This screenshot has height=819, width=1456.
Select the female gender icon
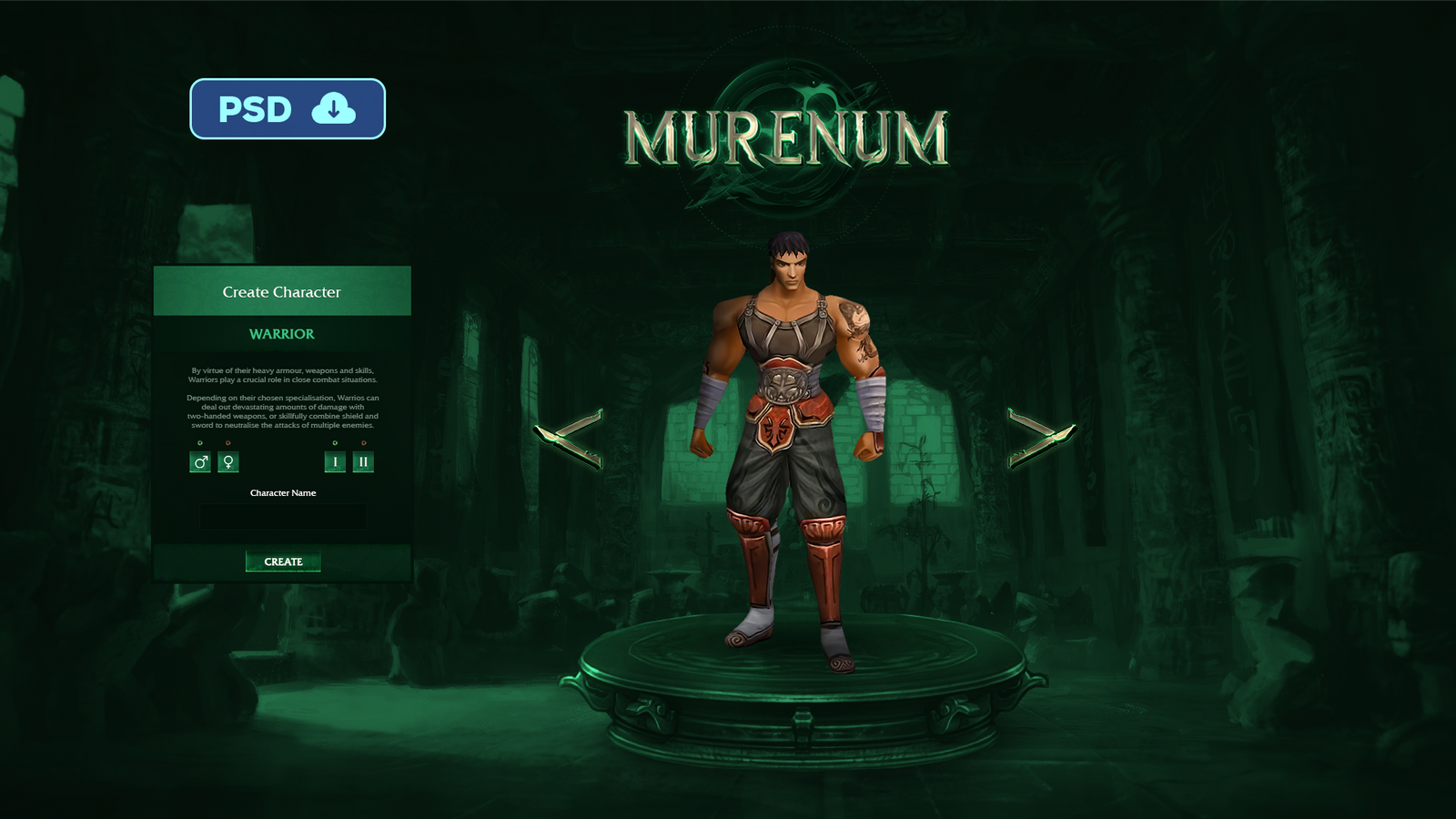click(228, 460)
